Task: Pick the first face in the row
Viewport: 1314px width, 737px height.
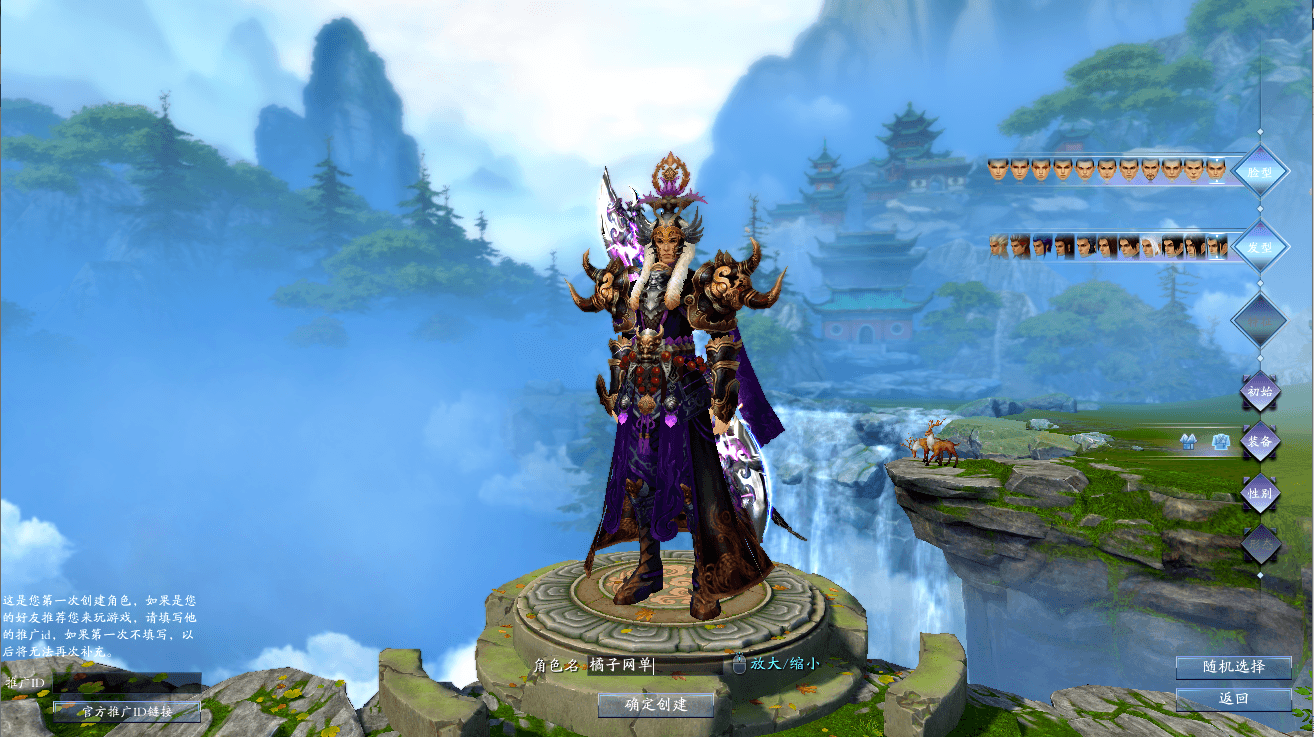Action: (x=997, y=170)
